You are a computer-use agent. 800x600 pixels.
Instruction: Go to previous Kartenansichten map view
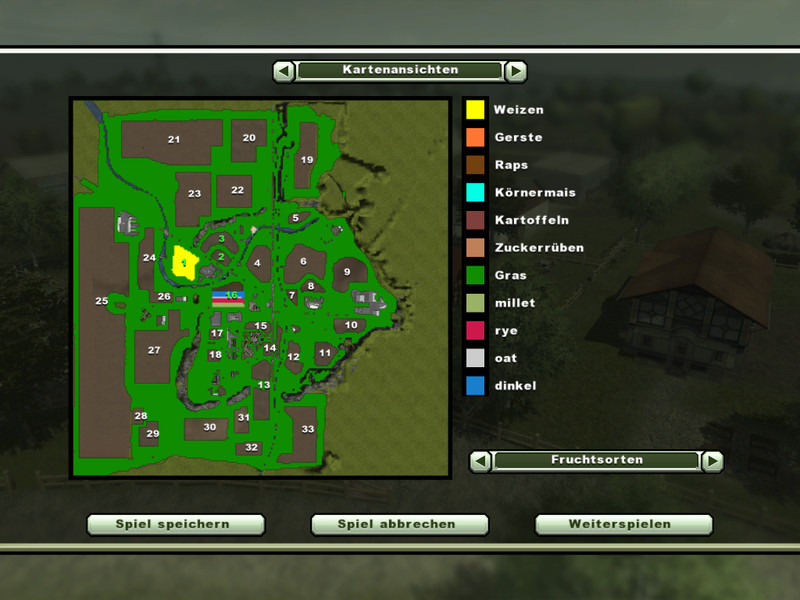point(284,71)
